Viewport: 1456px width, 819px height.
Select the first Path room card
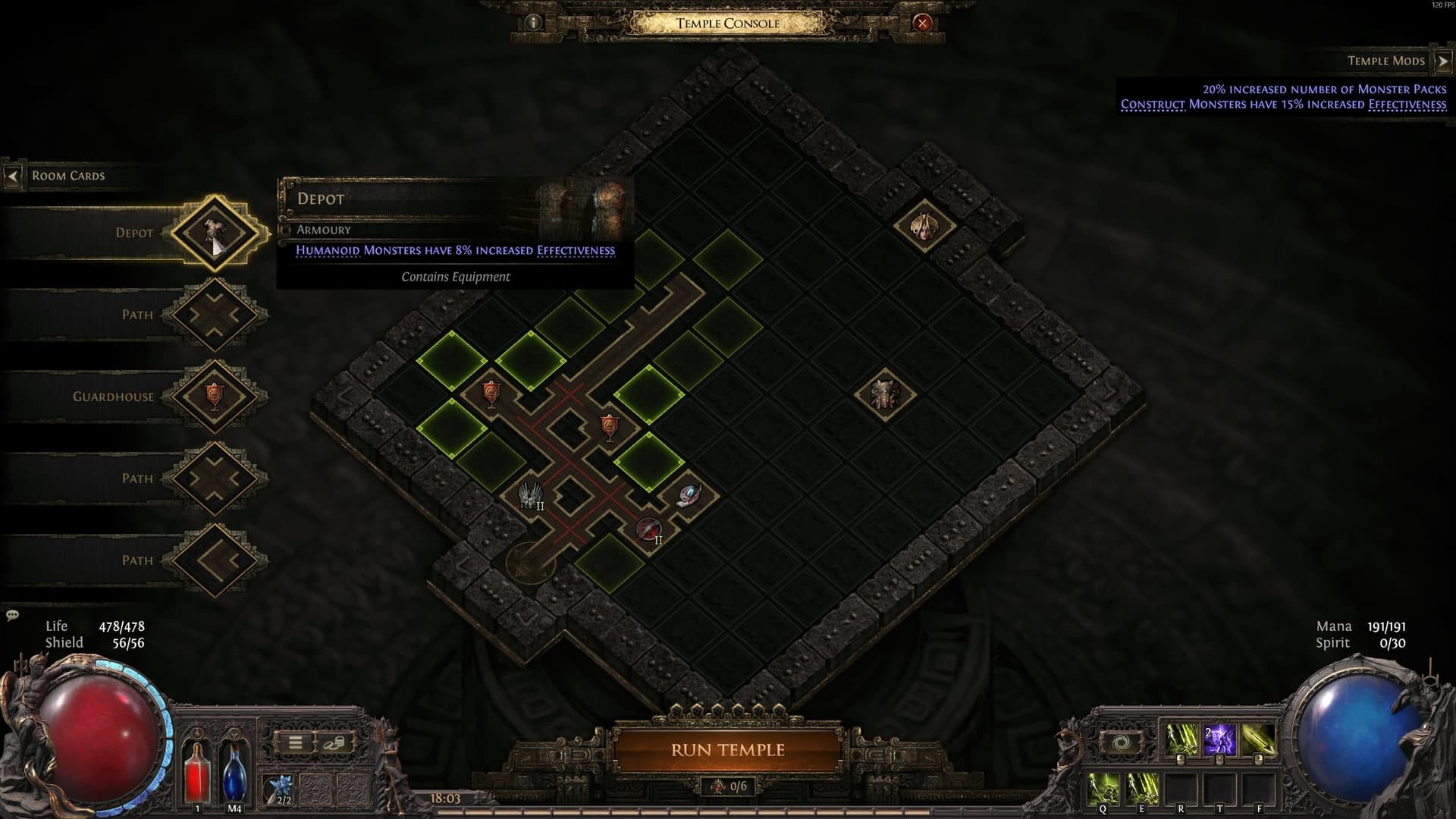point(215,314)
